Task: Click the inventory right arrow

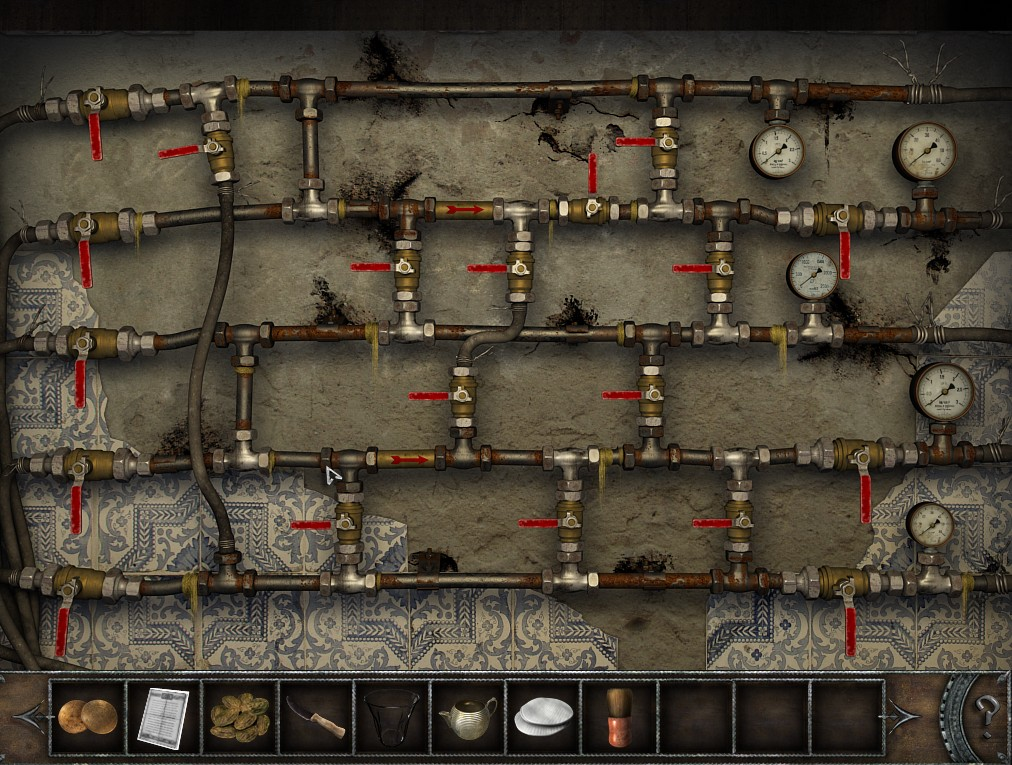Action: (x=903, y=716)
